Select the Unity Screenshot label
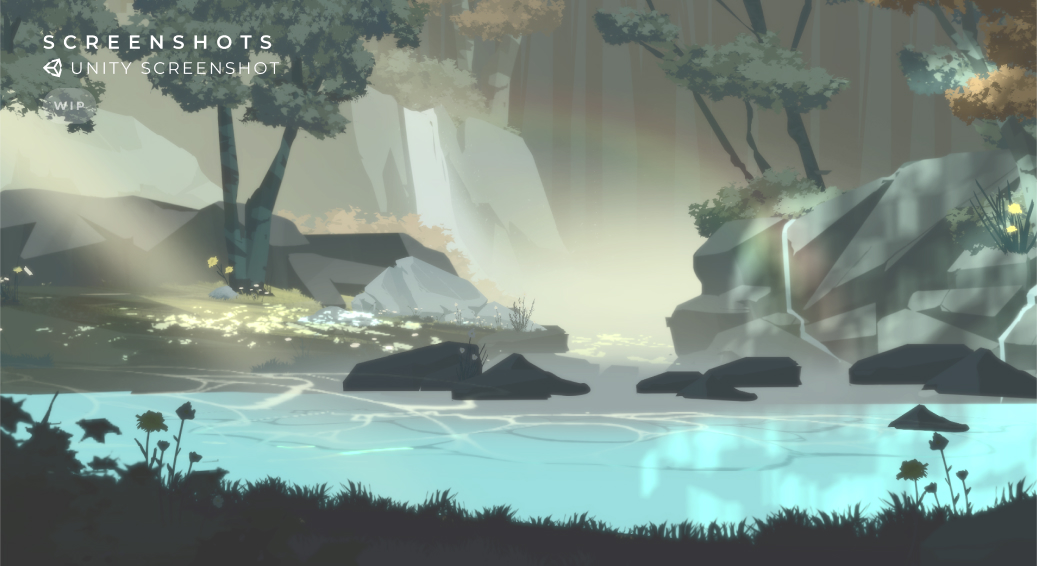1037x566 pixels. click(x=161, y=68)
